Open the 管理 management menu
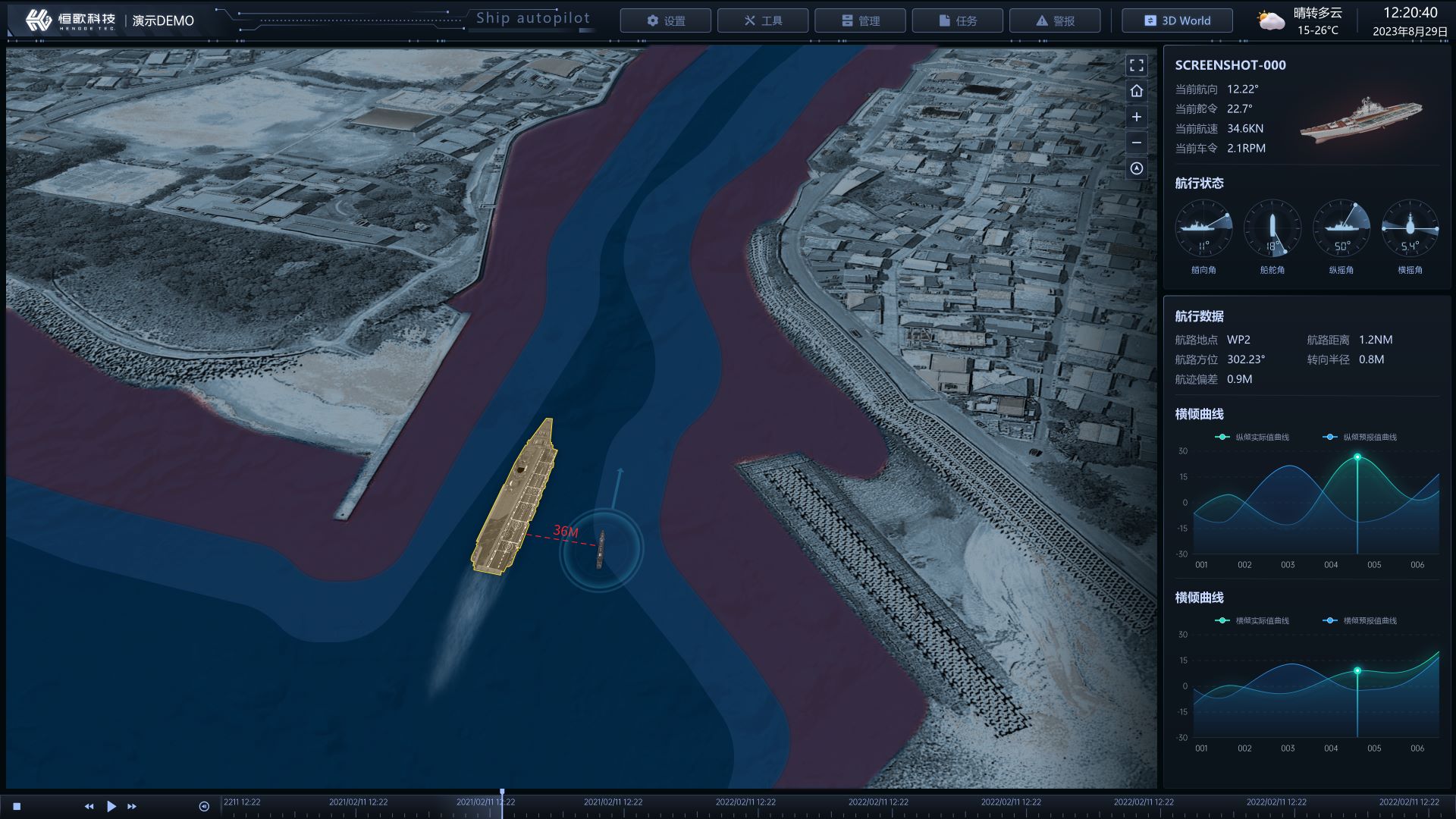1456x819 pixels. coord(860,20)
